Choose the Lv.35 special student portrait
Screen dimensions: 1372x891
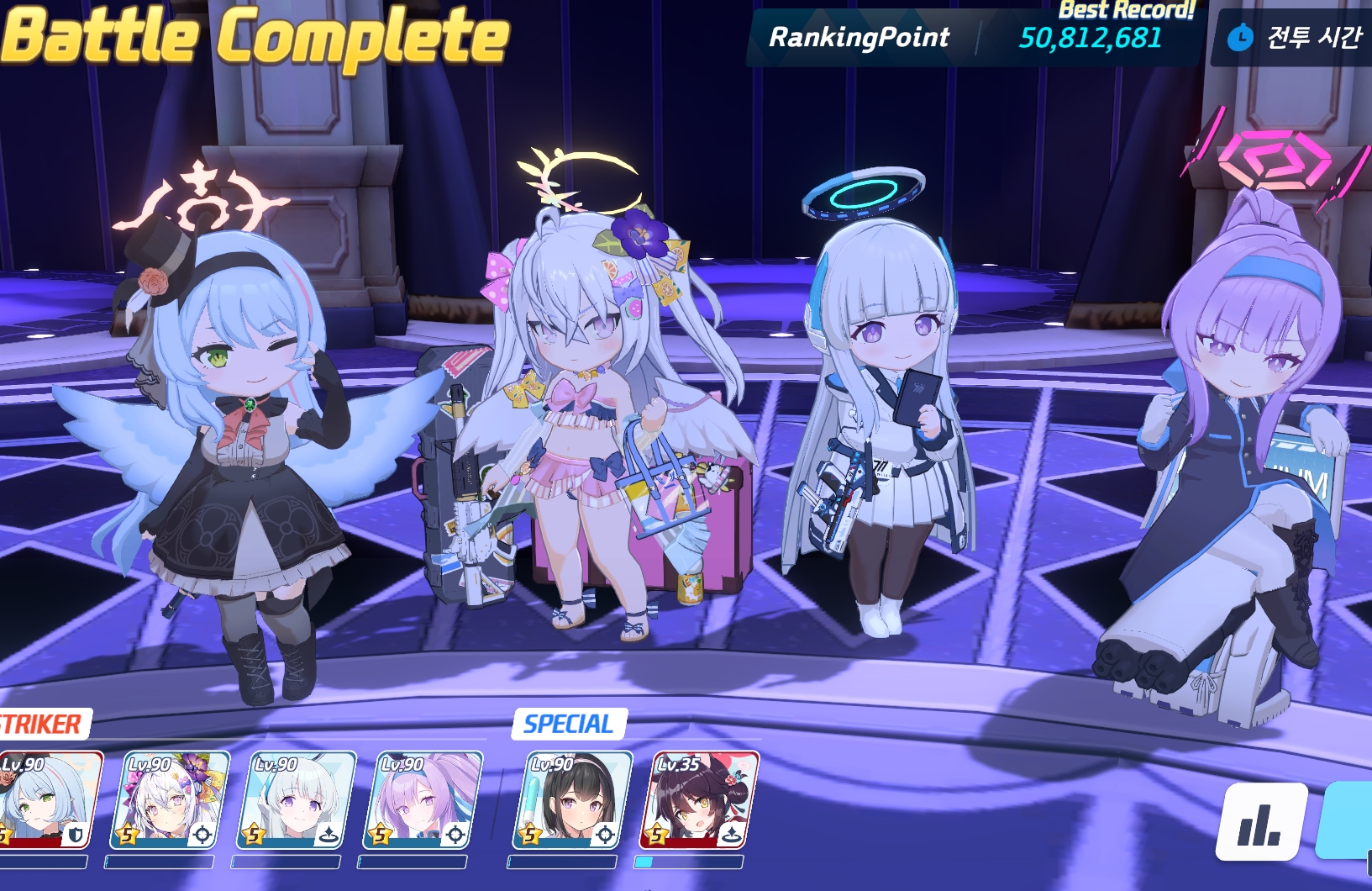[699, 799]
